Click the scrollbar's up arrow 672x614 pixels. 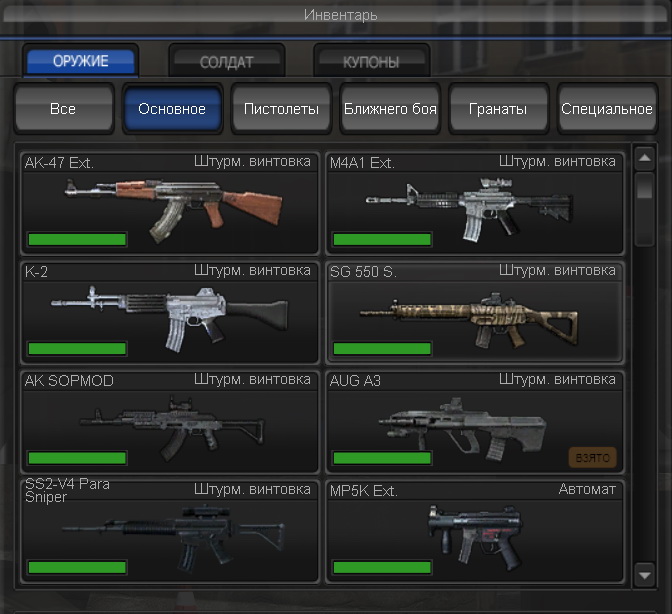(645, 158)
